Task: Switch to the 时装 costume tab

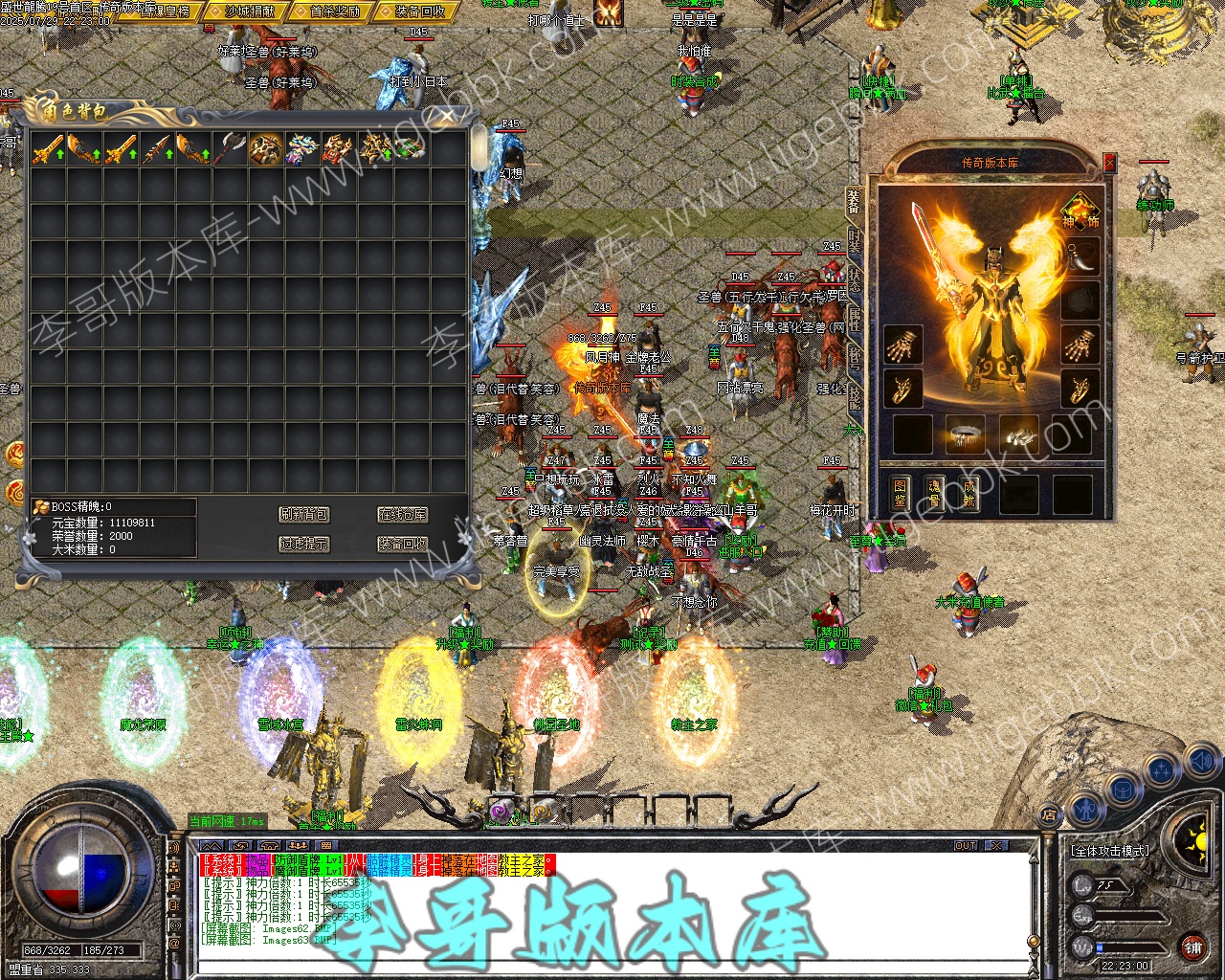Action: tap(855, 241)
